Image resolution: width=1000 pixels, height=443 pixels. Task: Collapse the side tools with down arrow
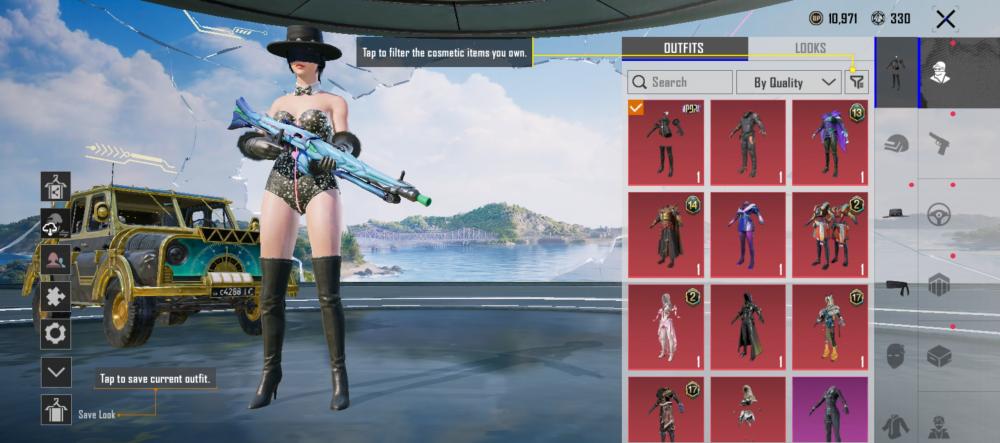point(56,372)
